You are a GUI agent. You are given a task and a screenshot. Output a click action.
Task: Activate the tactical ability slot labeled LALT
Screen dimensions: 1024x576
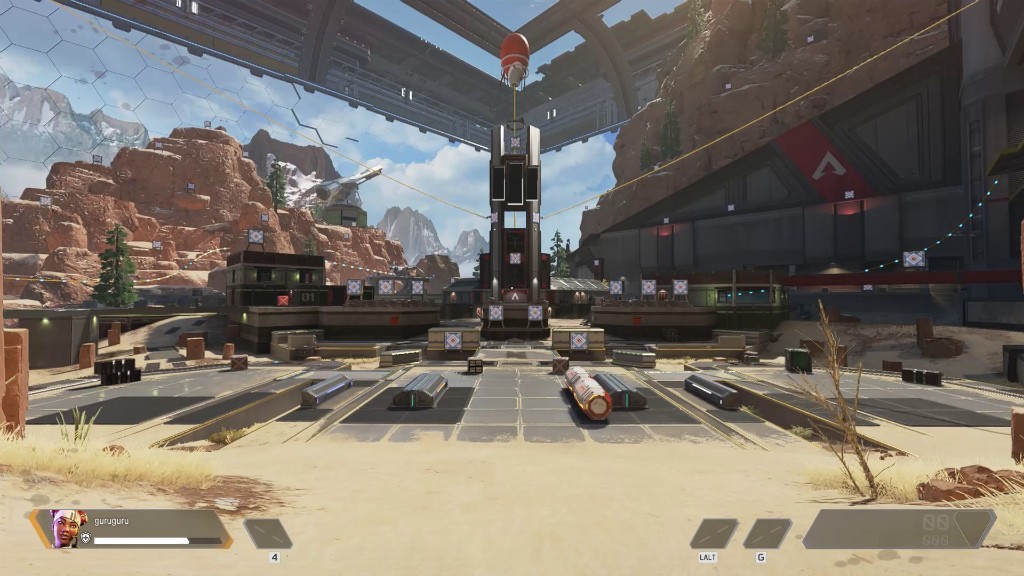714,533
